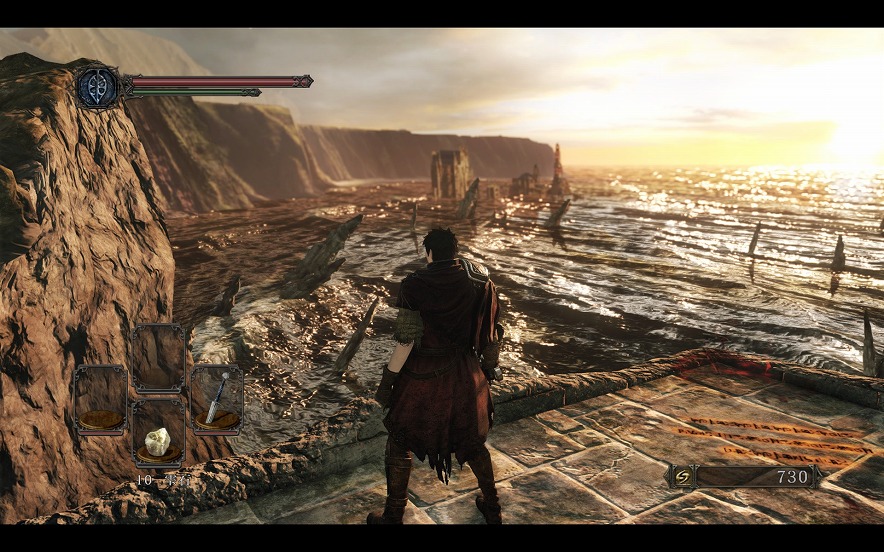Select the dagger weapon slot
Screen dimensions: 884x552
coord(217,398)
